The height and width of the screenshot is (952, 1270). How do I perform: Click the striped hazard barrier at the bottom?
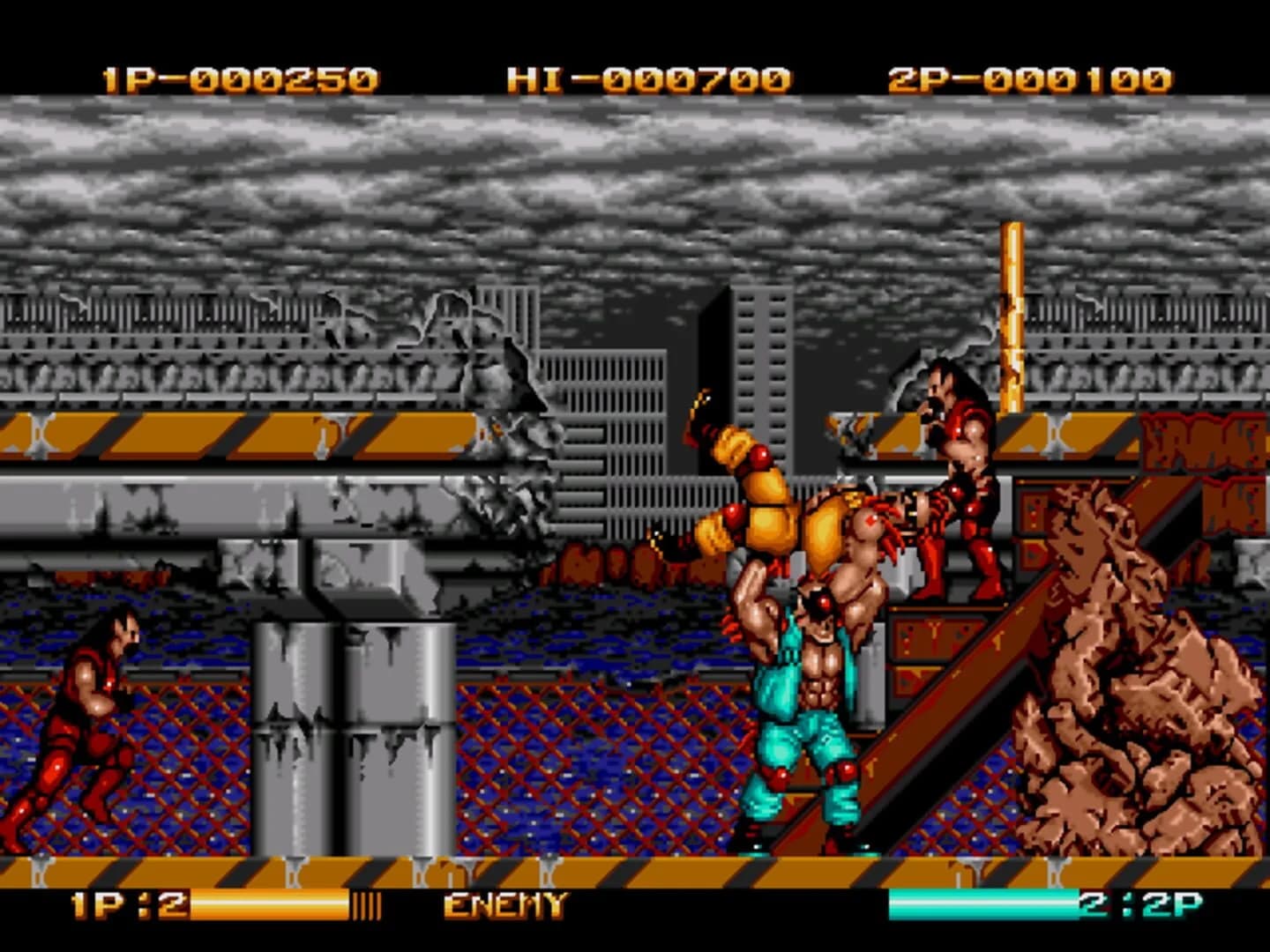pyautogui.click(x=617, y=875)
